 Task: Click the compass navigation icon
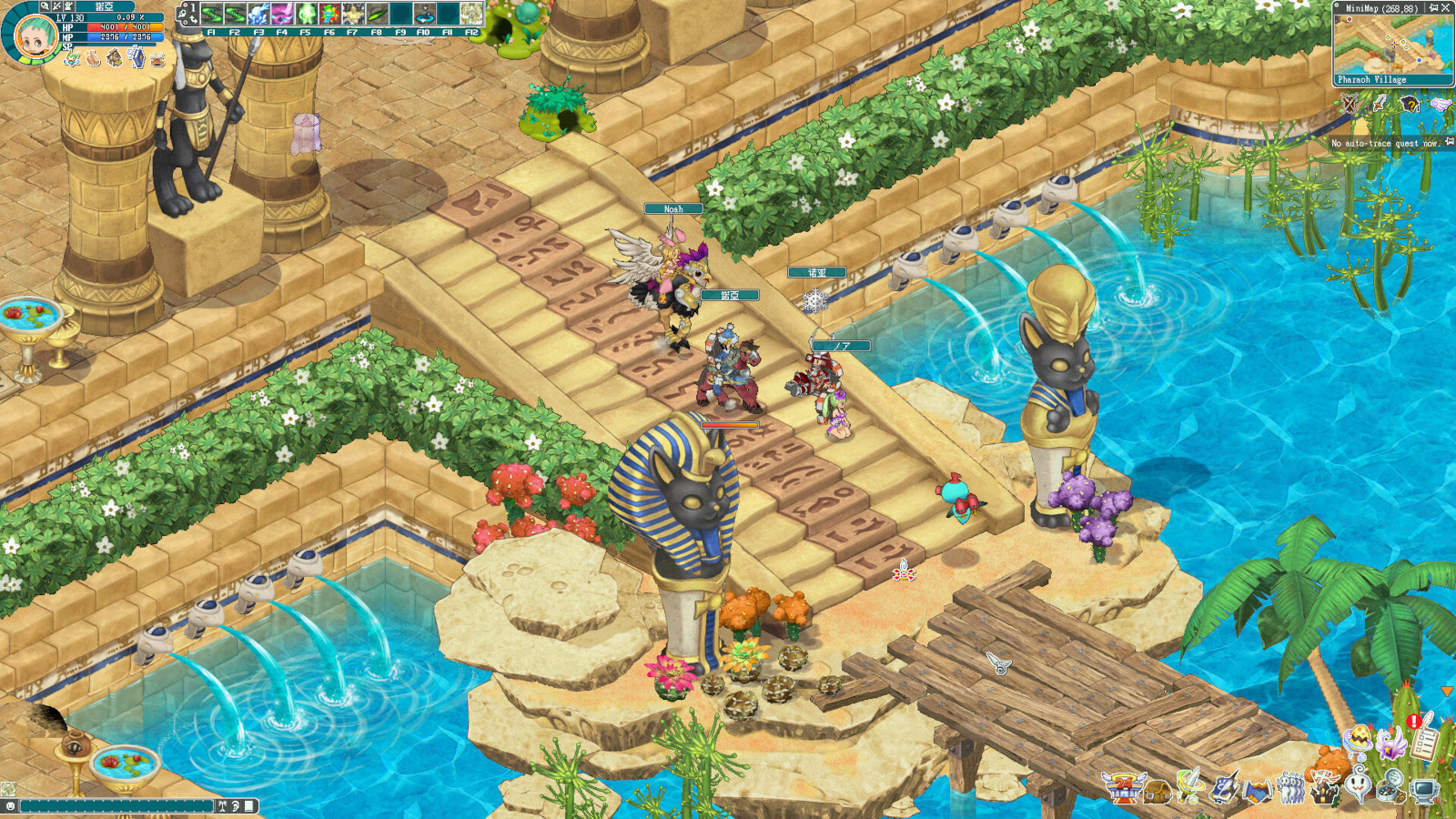tap(1390, 788)
